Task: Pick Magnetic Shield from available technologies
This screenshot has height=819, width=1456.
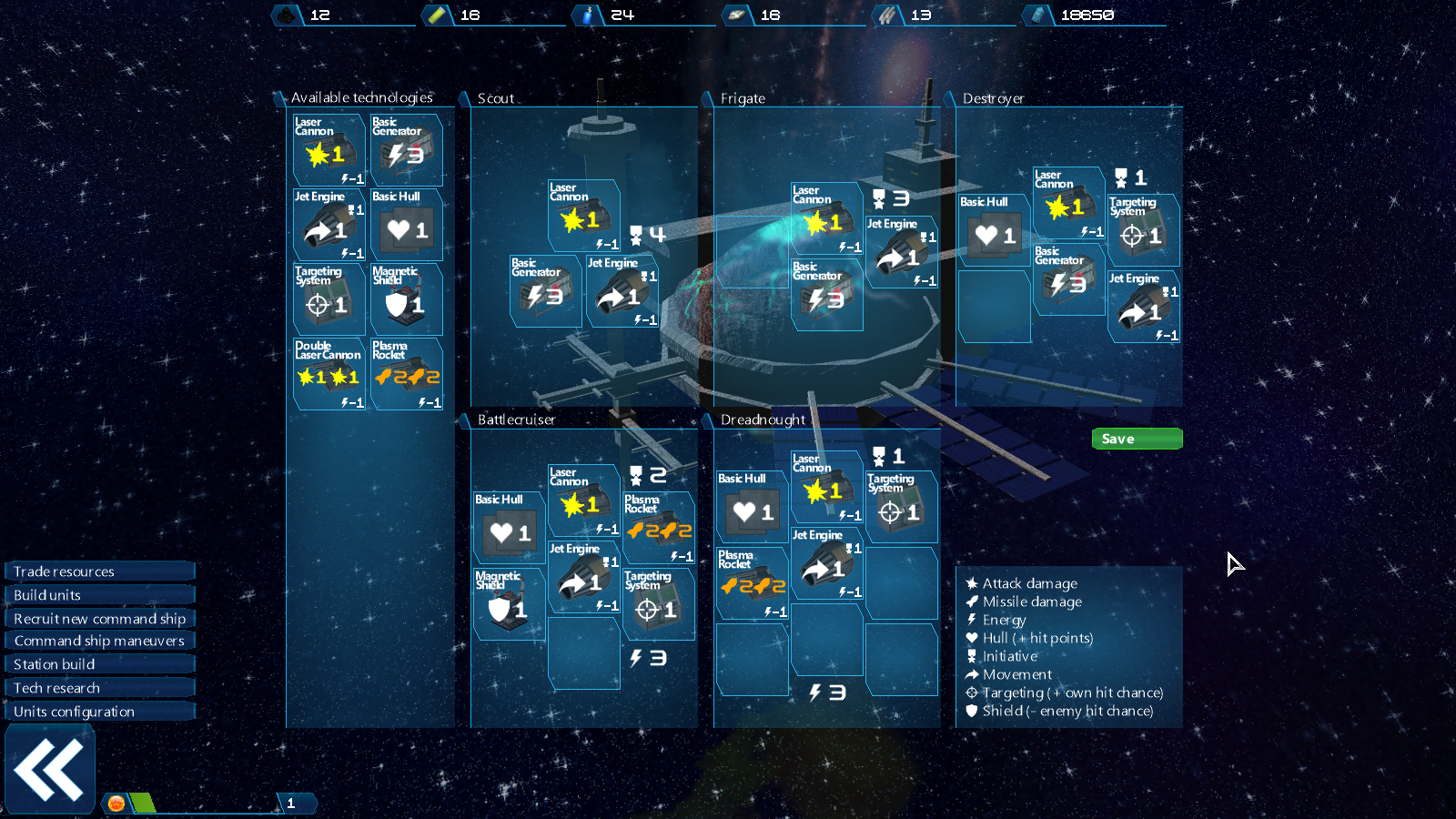Action: 407,299
